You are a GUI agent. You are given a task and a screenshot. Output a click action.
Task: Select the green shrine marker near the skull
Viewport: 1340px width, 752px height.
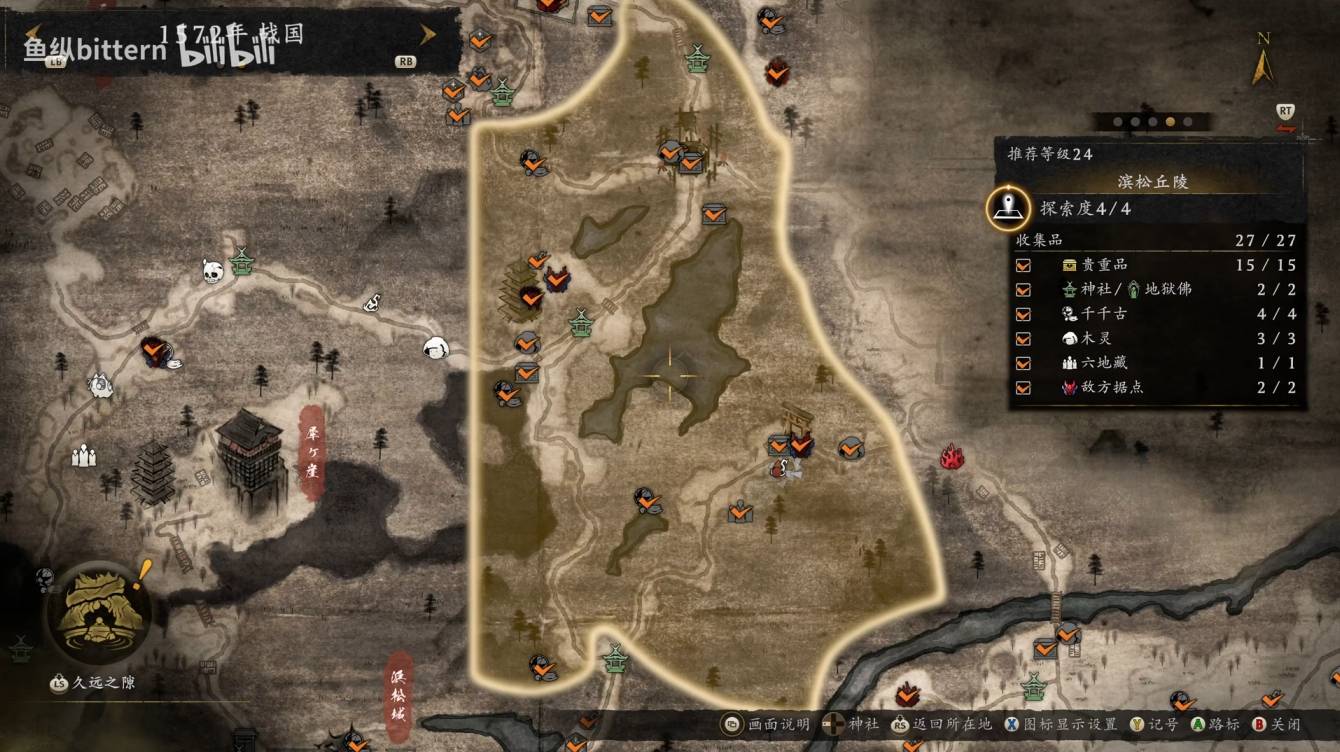(x=242, y=262)
